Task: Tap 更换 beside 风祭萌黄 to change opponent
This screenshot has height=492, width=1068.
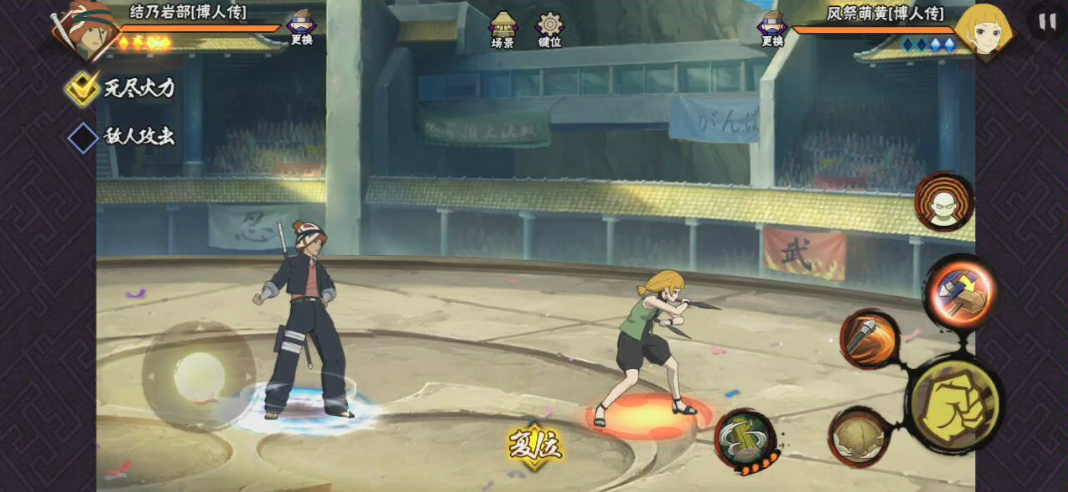Action: click(x=771, y=28)
